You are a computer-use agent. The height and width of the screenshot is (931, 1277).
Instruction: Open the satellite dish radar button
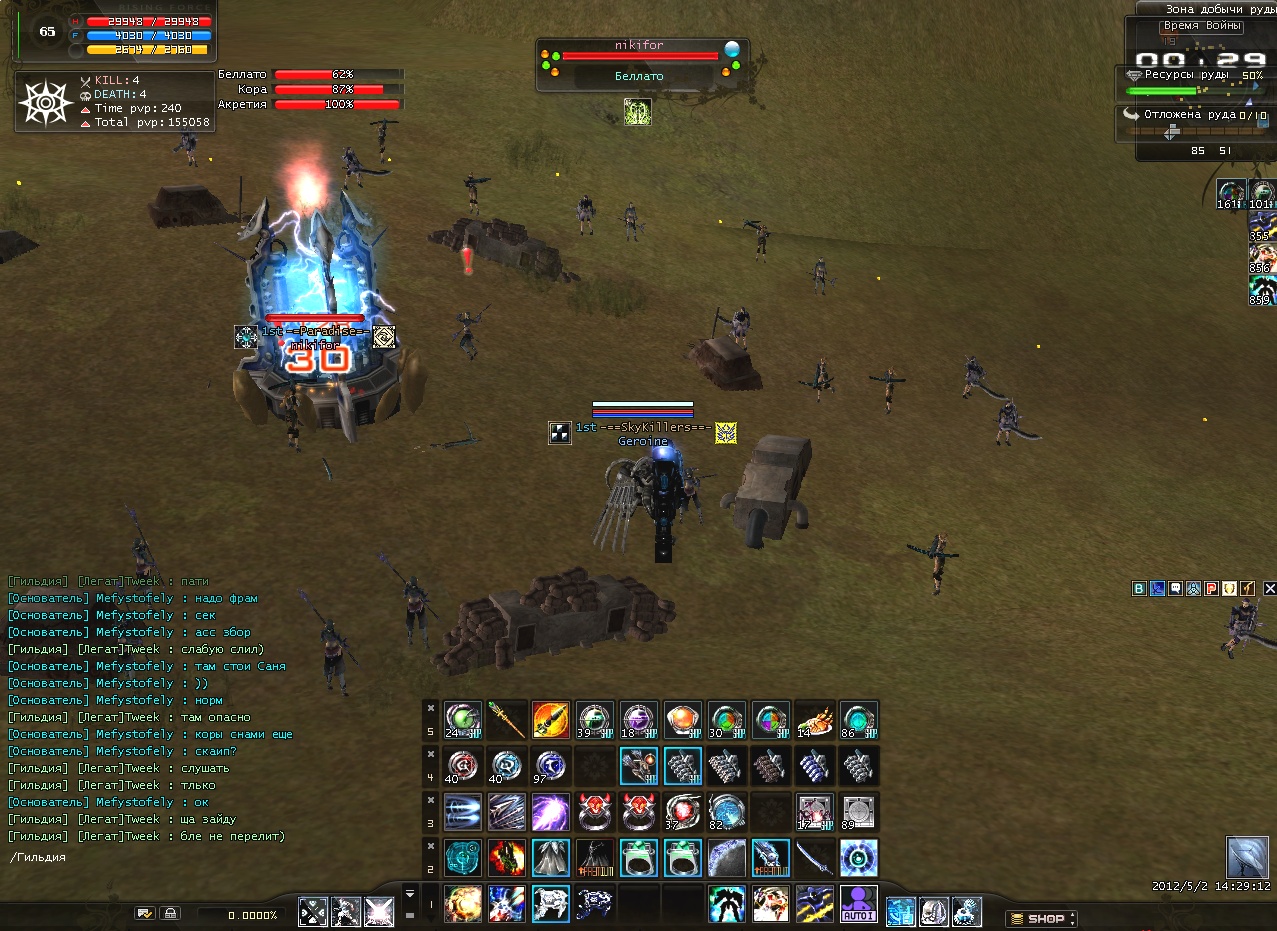pos(1246,857)
